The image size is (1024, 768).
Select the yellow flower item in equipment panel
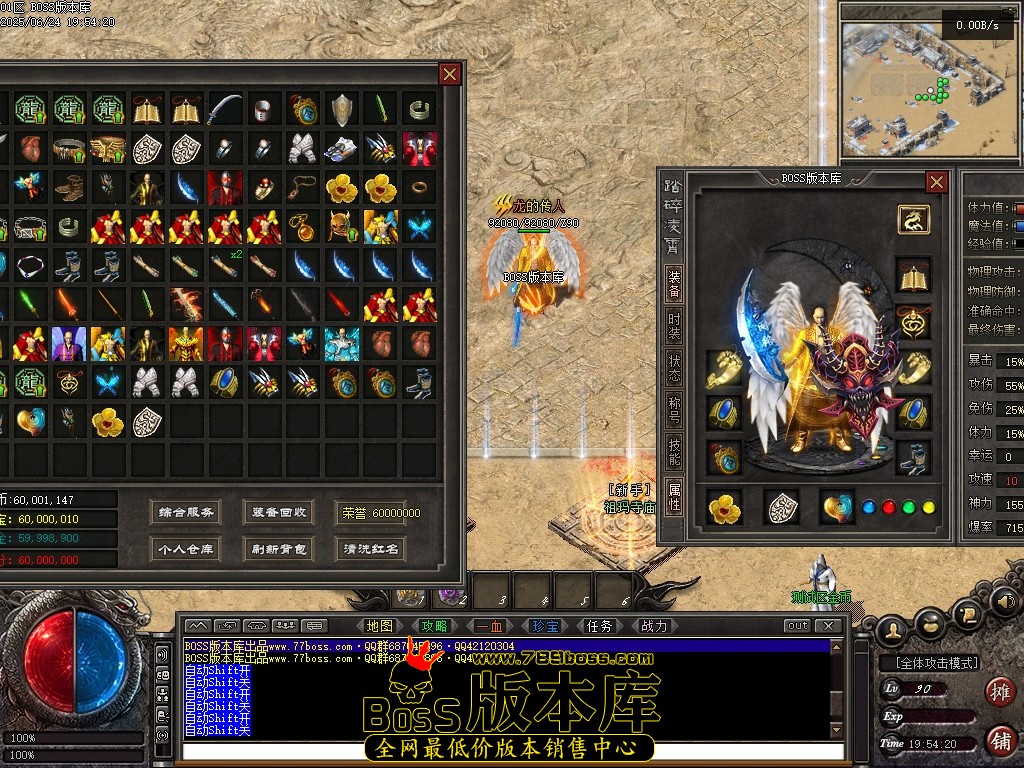(x=724, y=508)
